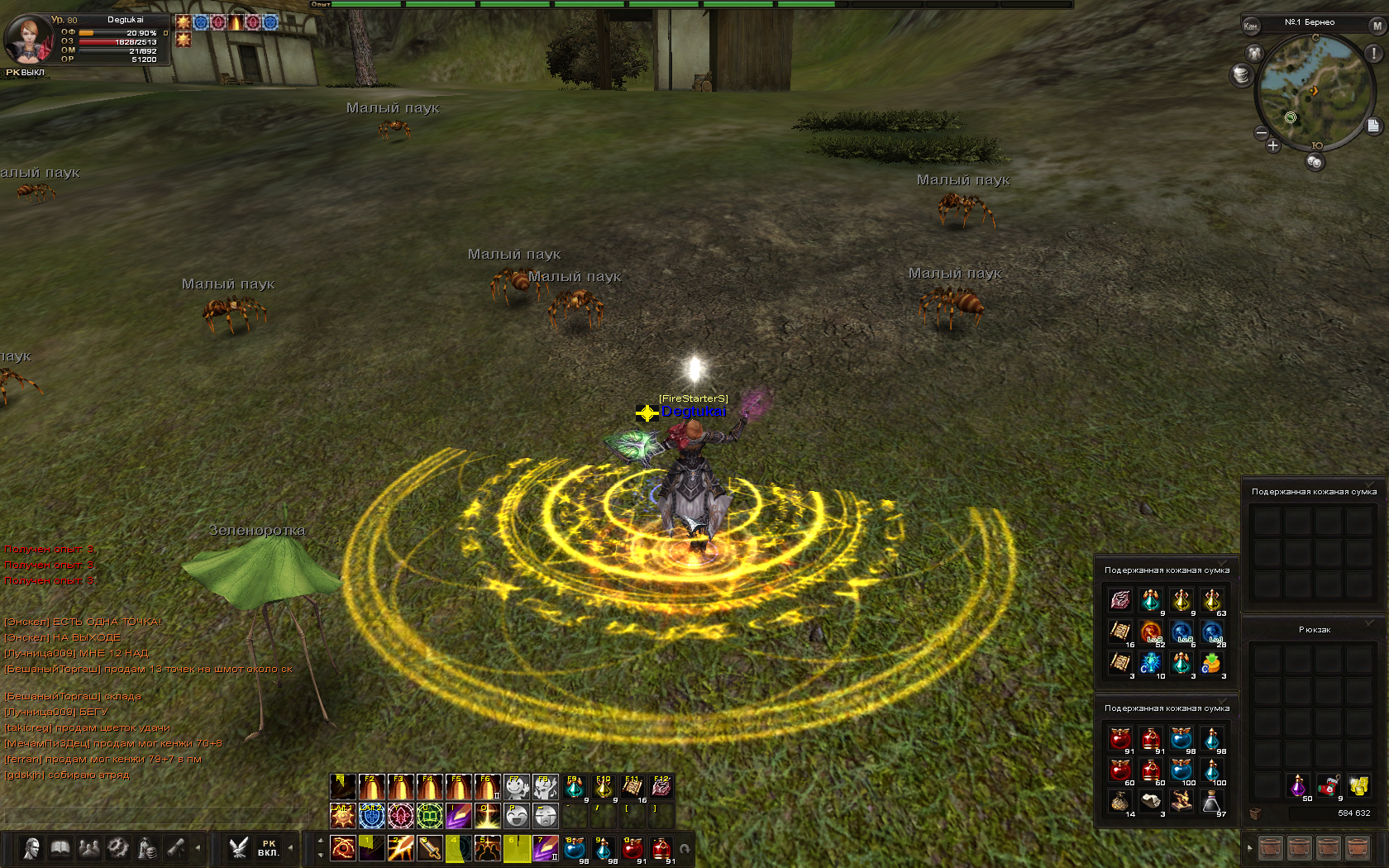Toggle the 'РК ВКЛ.' PK mode button
This screenshot has width=1389, height=868.
(268, 848)
